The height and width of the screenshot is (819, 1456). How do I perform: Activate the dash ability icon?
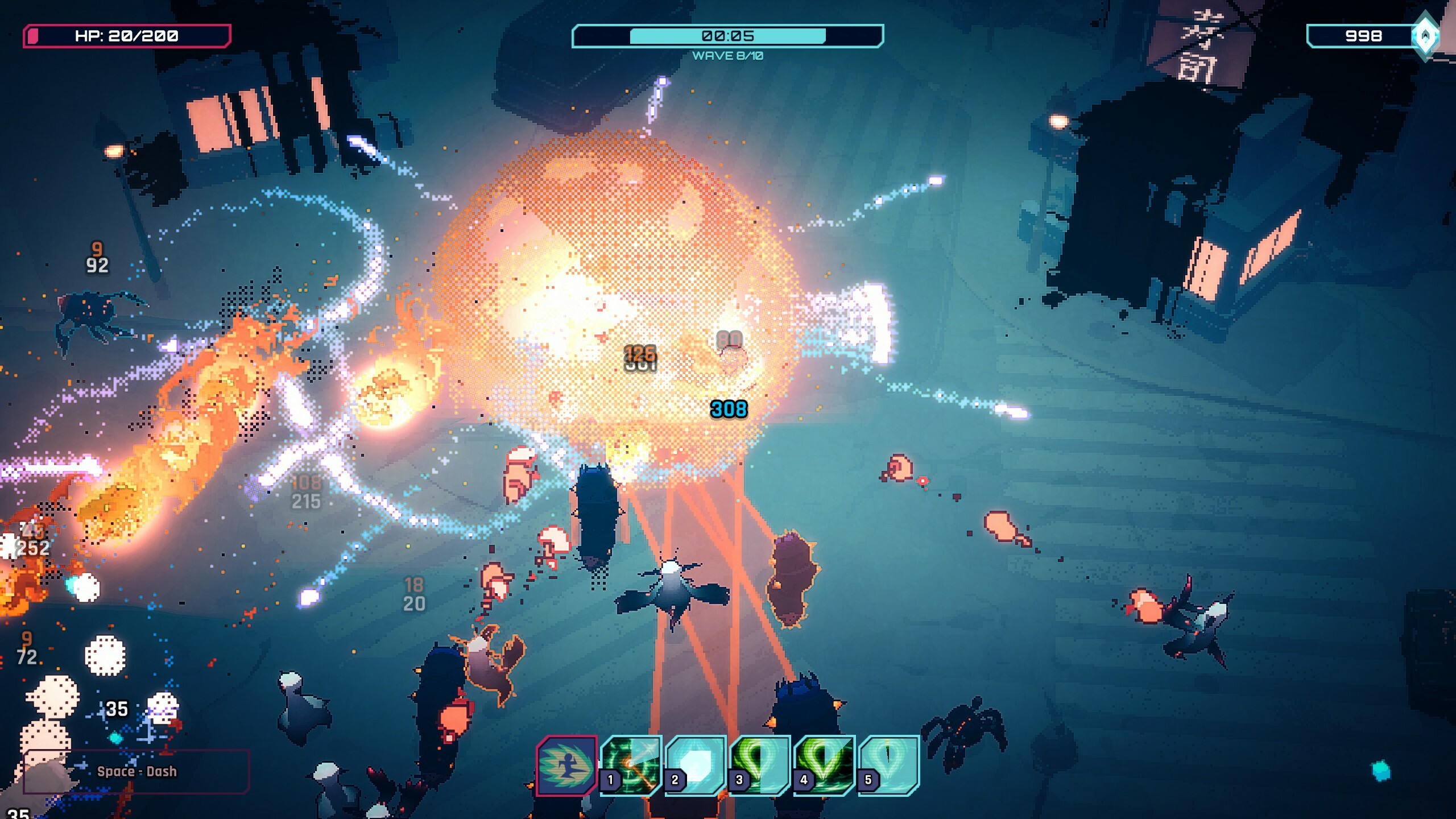coord(566,765)
